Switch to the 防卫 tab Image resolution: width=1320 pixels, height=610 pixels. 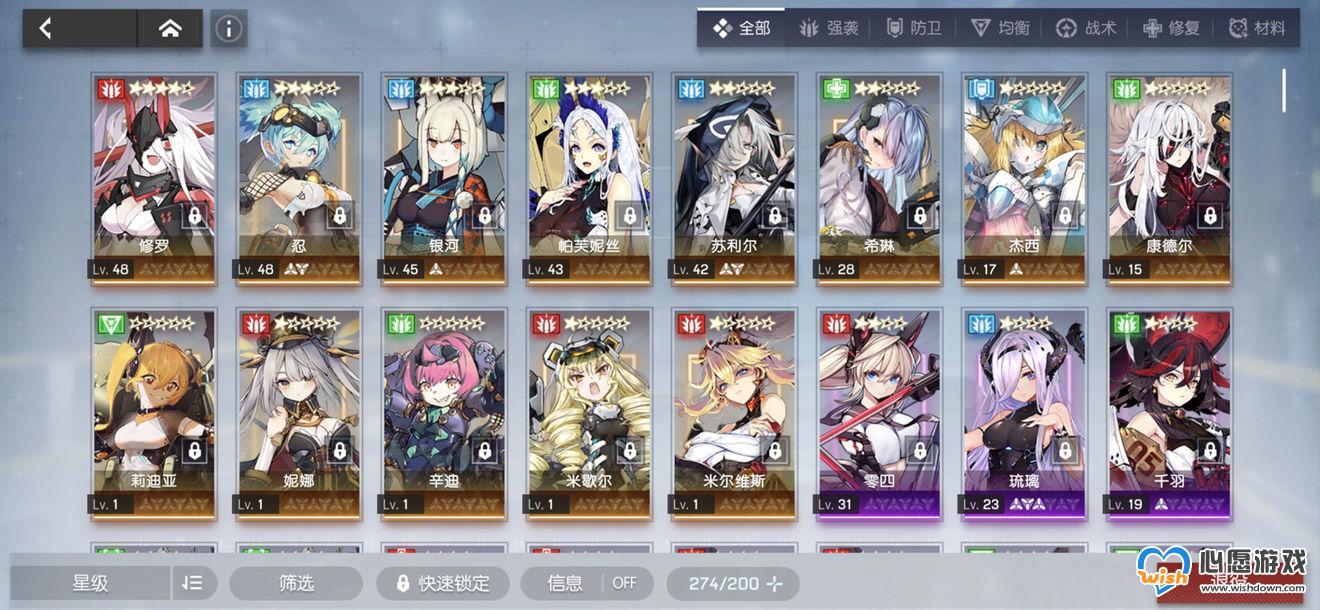pos(914,28)
